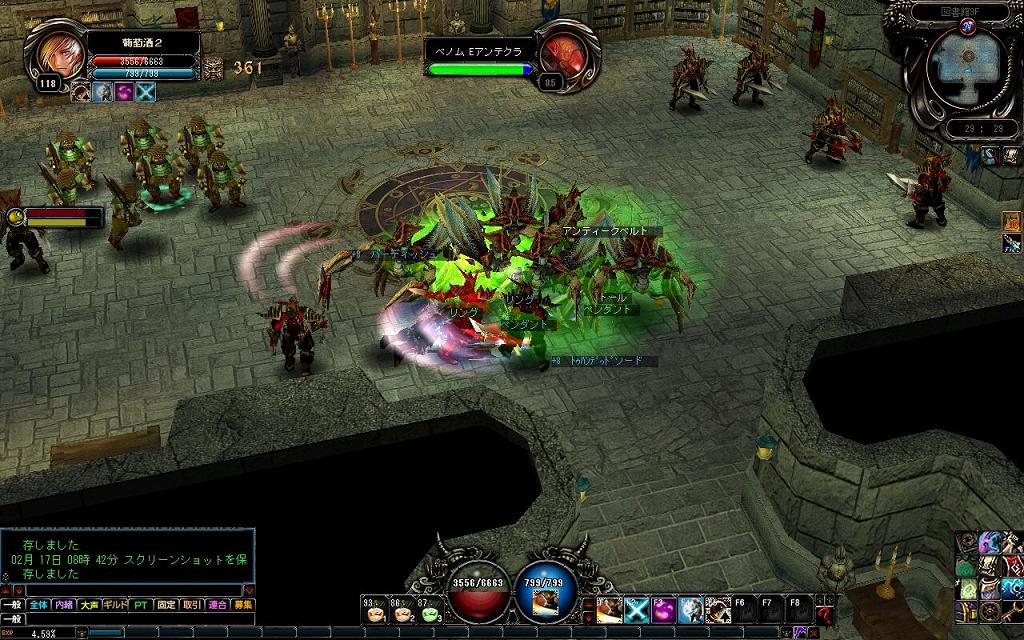Activate the purple orb skill on hotbar
The width and height of the screenshot is (1024, 640).
(x=663, y=609)
